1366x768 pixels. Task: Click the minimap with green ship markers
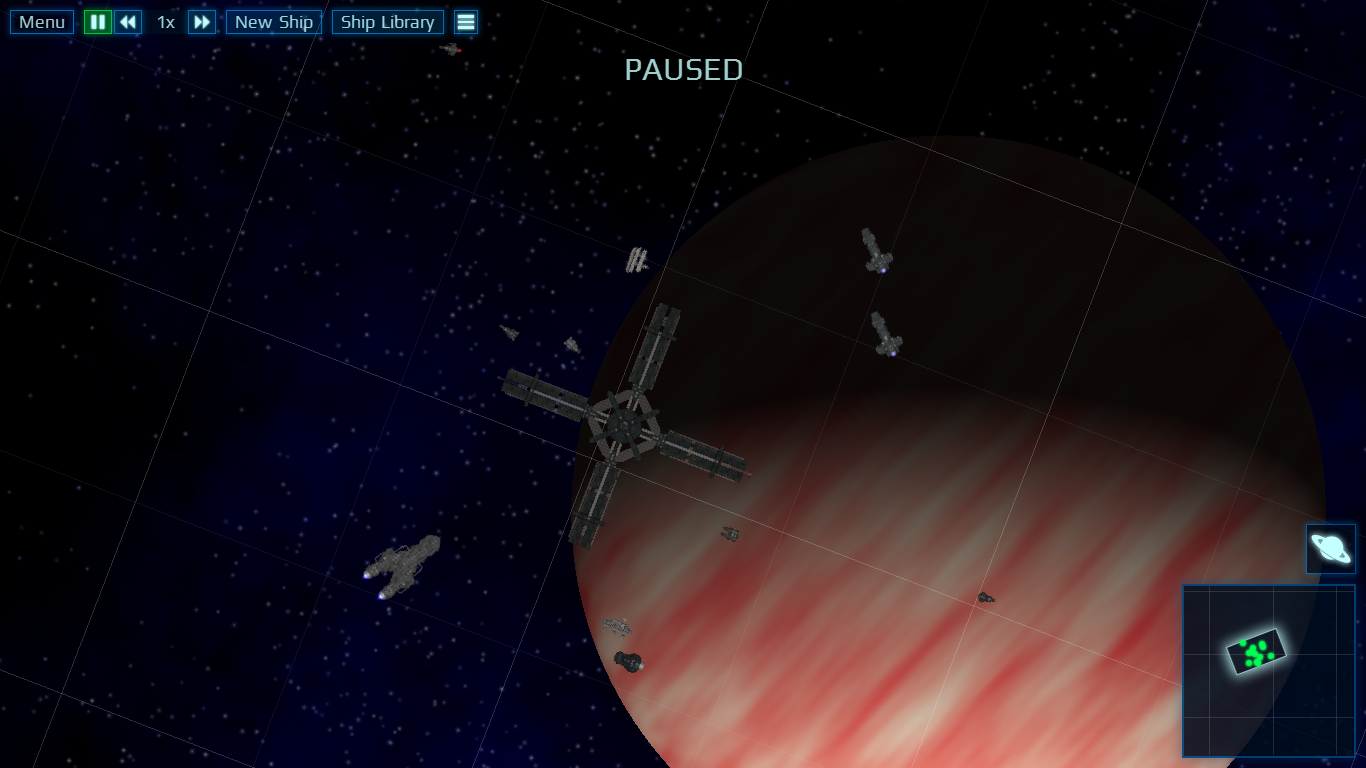(1268, 671)
